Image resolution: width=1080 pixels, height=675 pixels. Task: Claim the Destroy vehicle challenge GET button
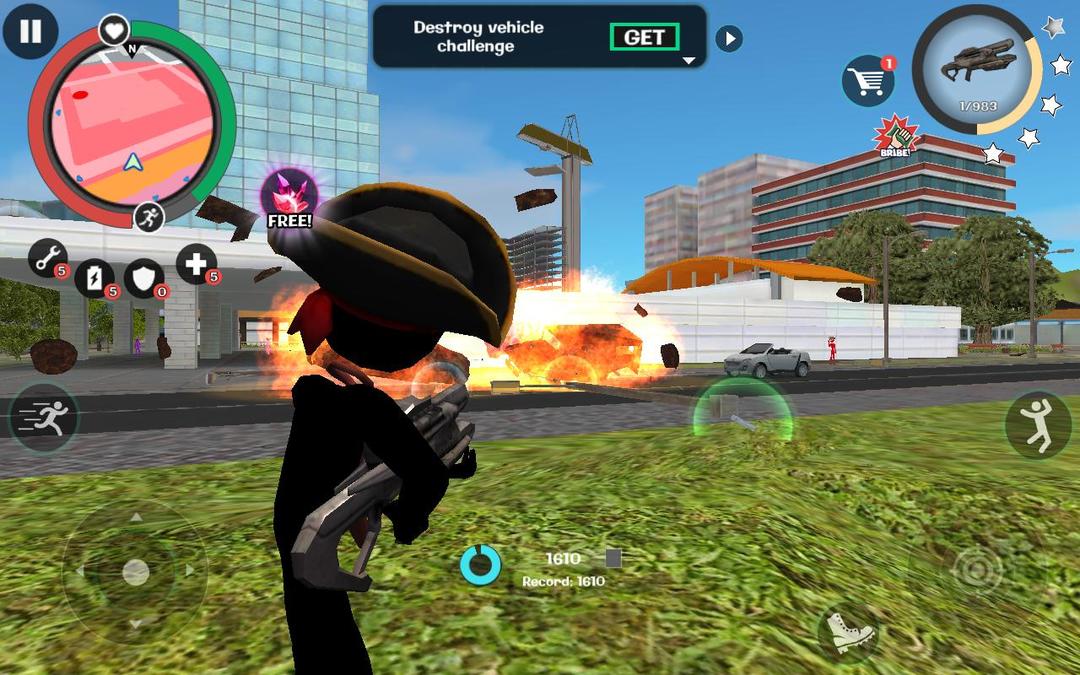[644, 37]
